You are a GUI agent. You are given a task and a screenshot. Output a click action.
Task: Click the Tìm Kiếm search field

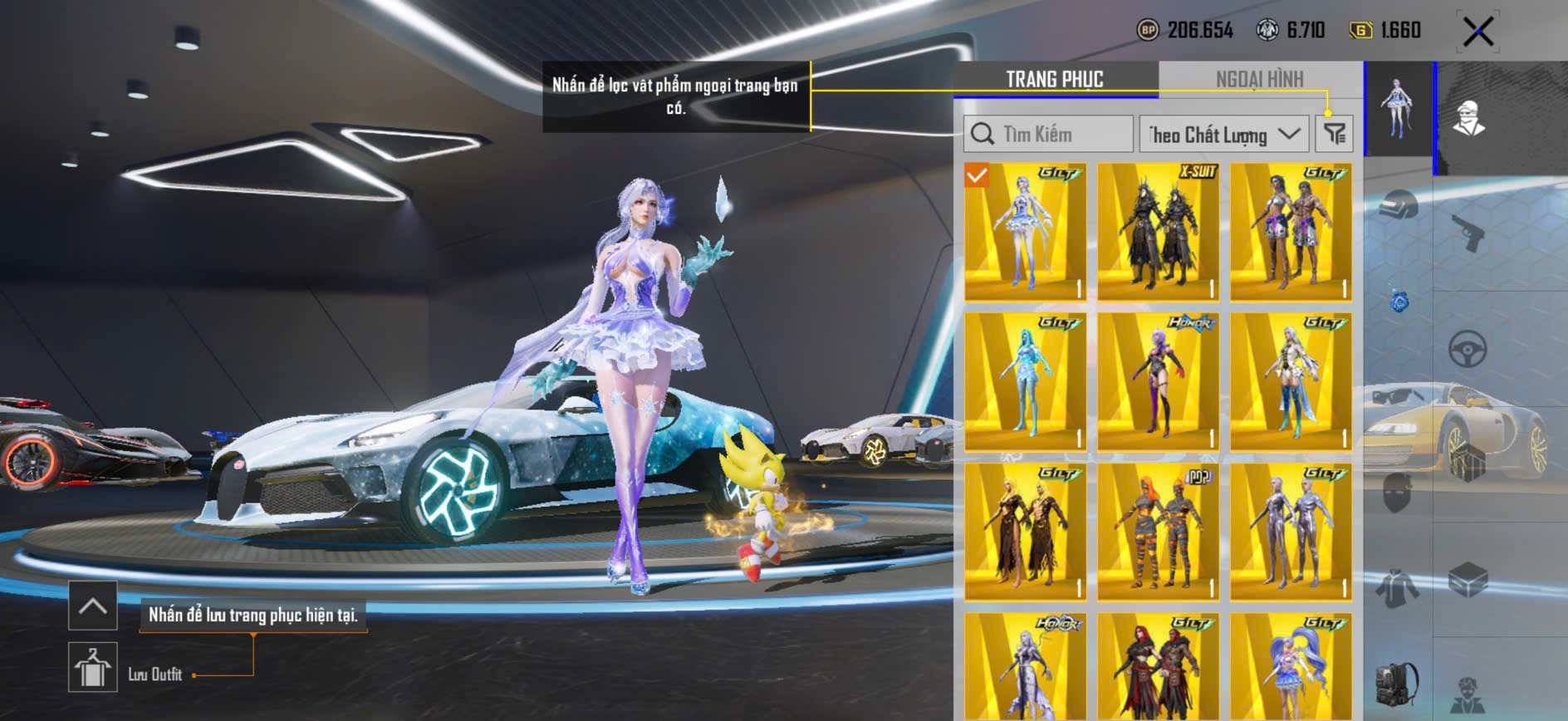1048,134
